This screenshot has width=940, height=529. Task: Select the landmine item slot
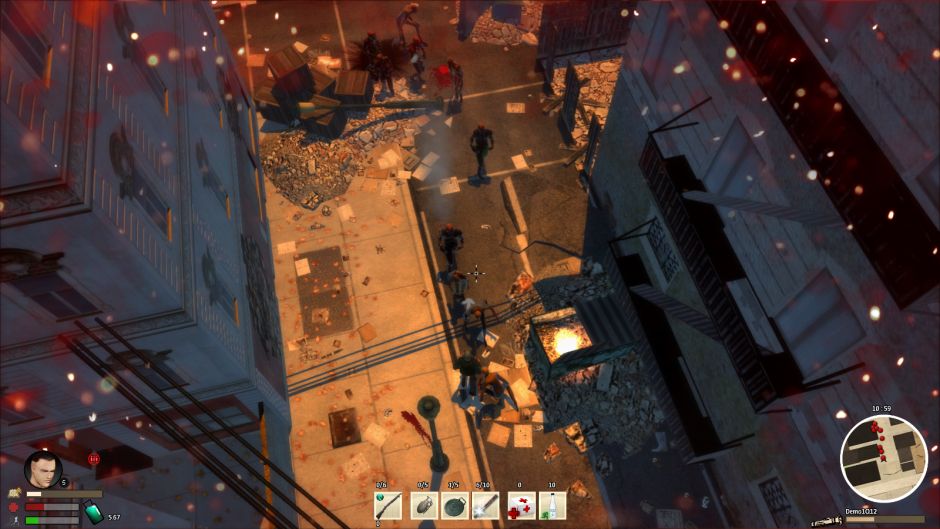click(x=454, y=506)
